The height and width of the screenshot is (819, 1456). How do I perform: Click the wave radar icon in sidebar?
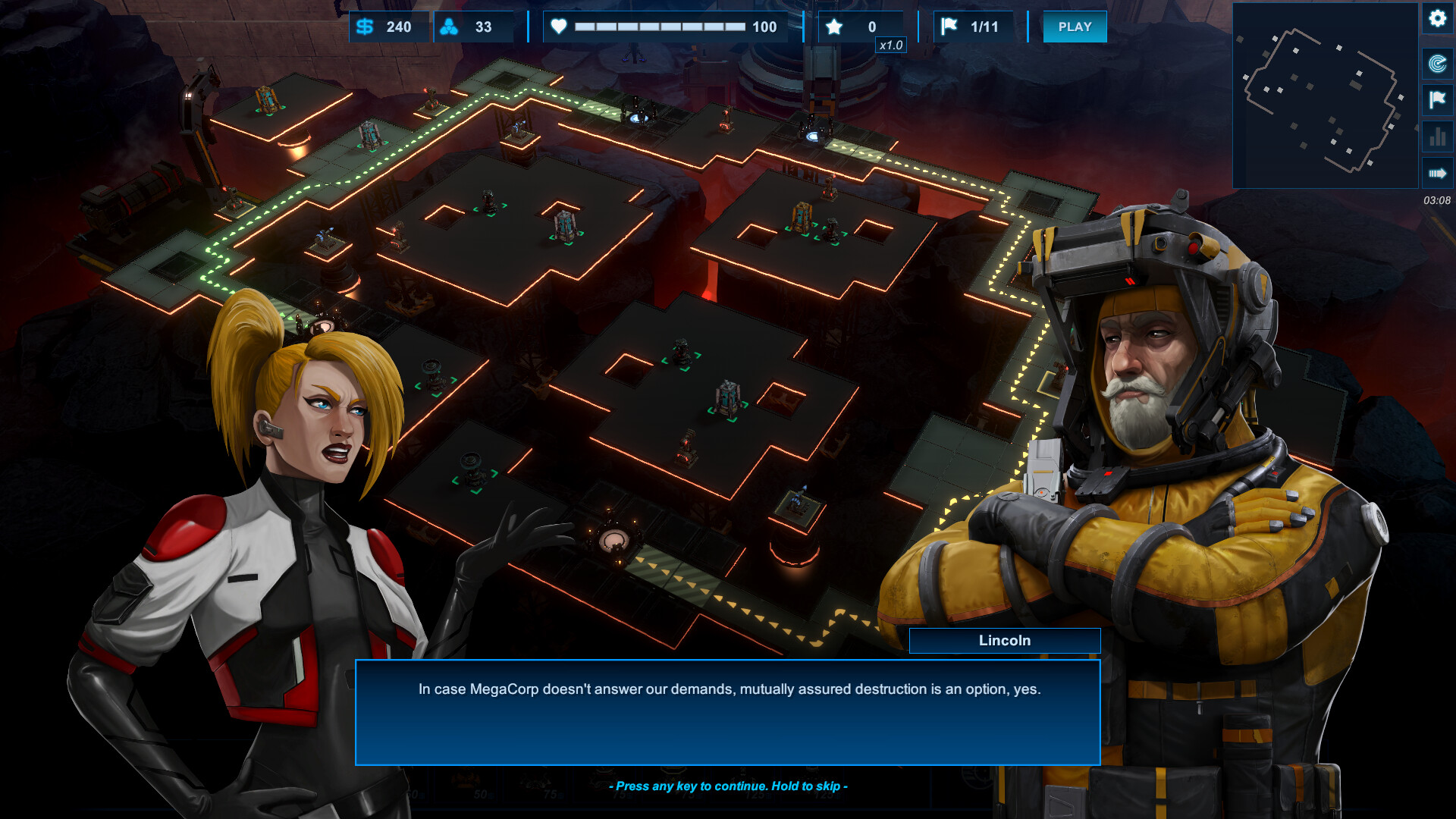coord(1438,64)
